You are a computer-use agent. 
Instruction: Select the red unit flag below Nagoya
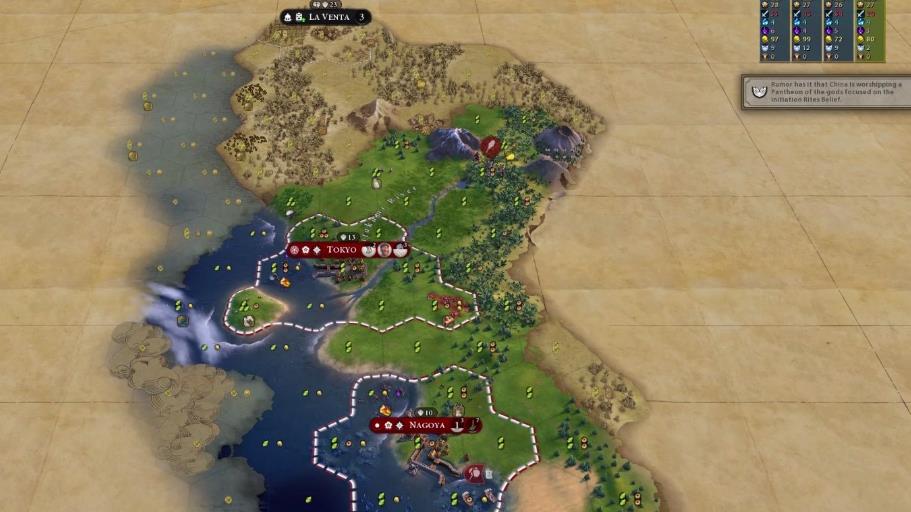click(x=475, y=472)
